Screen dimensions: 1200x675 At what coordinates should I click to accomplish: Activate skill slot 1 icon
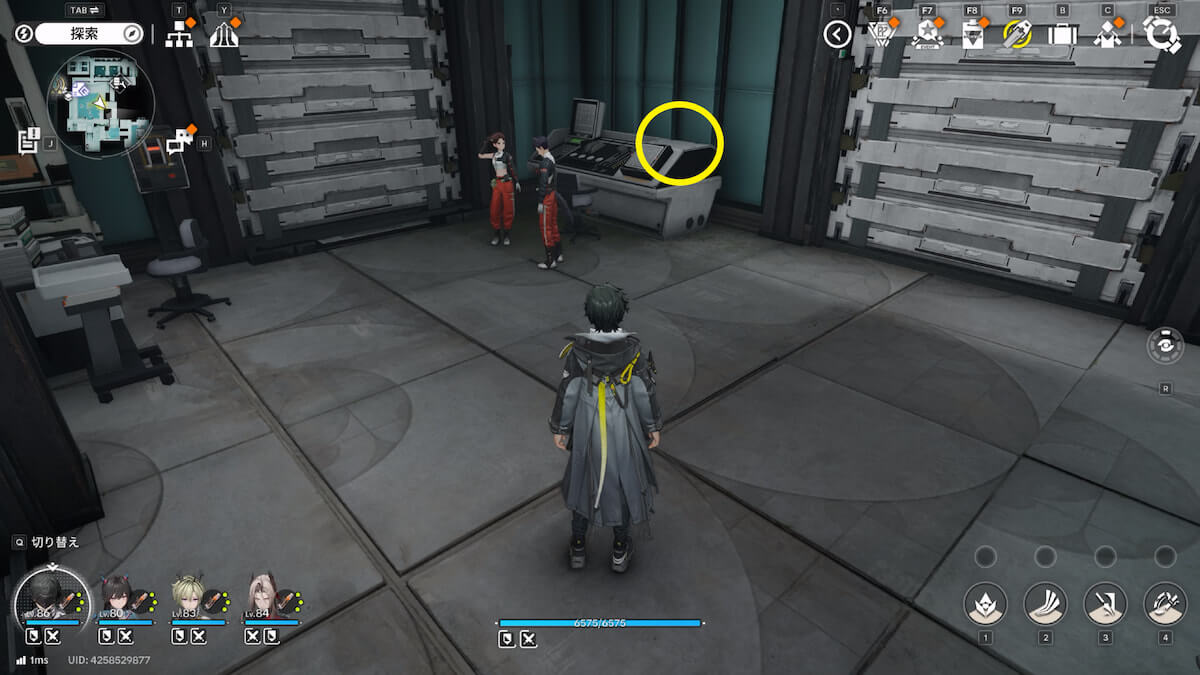click(985, 603)
